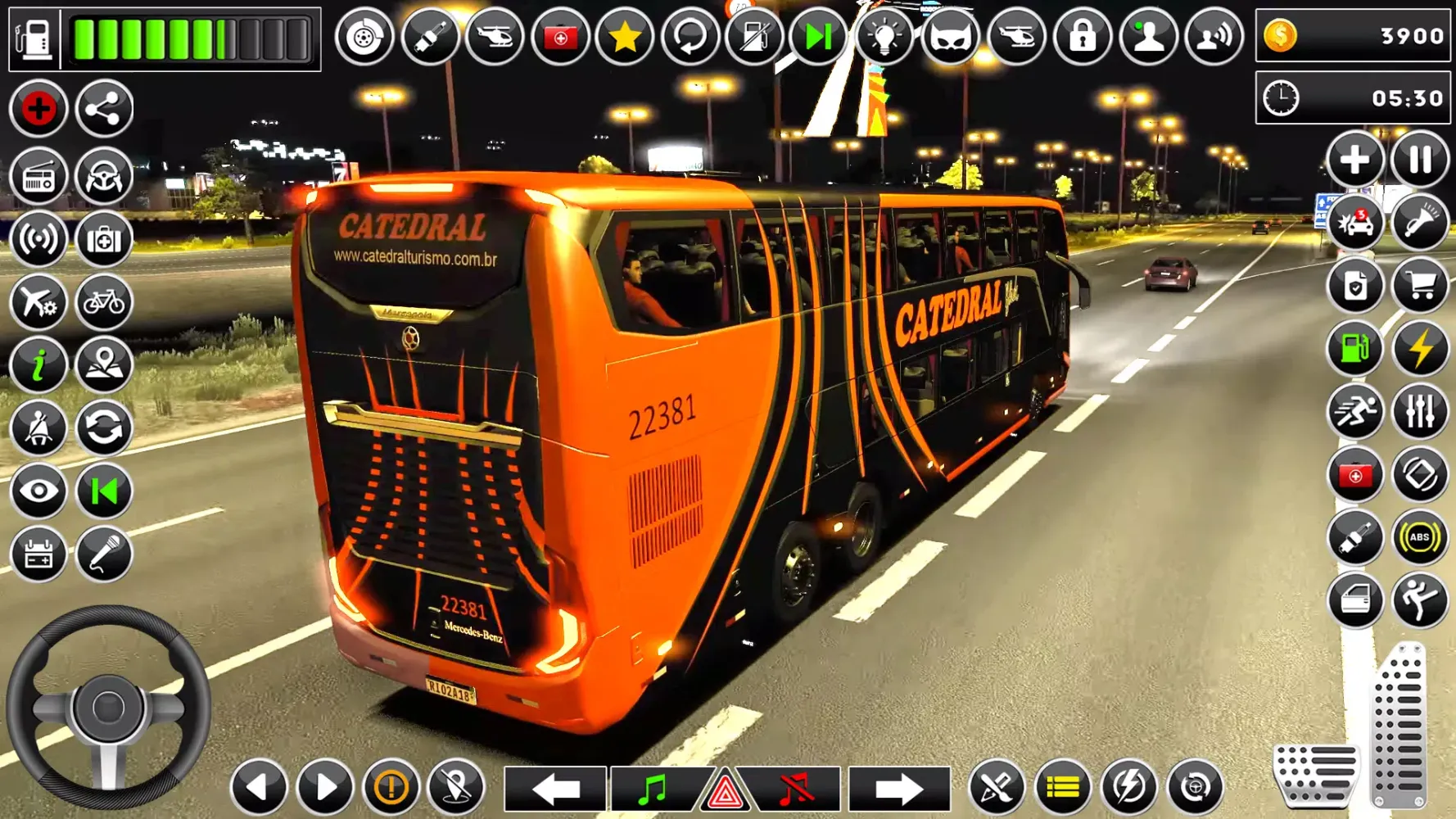Click the gold star icon

[625, 37]
